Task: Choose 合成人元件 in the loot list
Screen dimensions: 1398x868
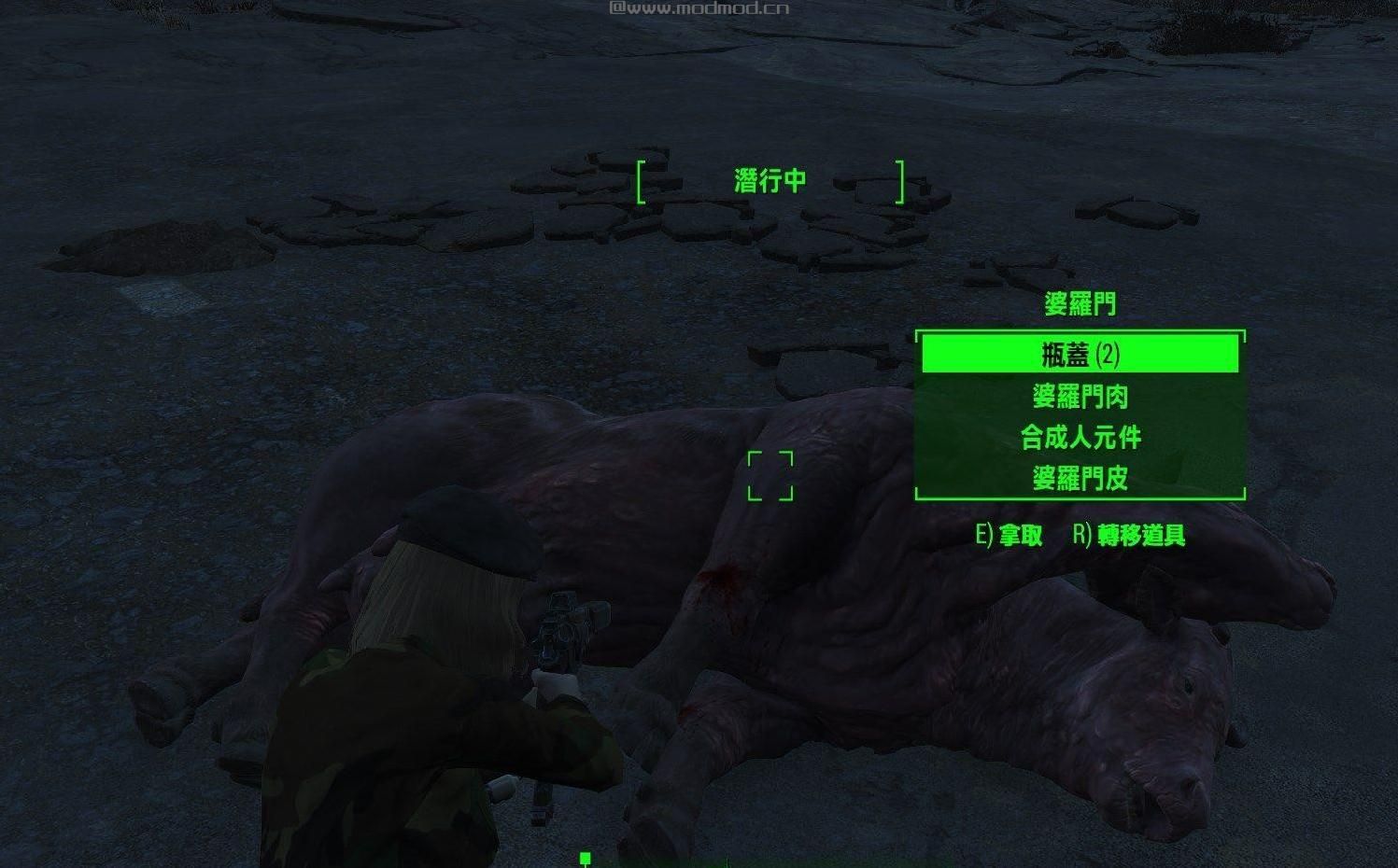Action: (x=1080, y=438)
